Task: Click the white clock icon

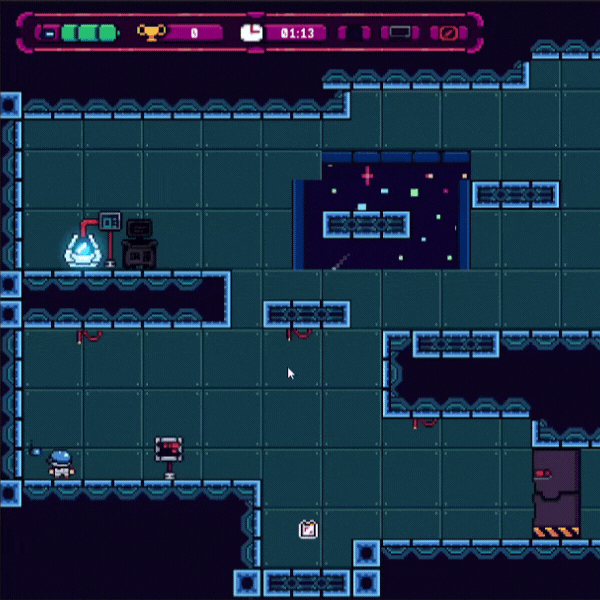Action: click(x=252, y=33)
